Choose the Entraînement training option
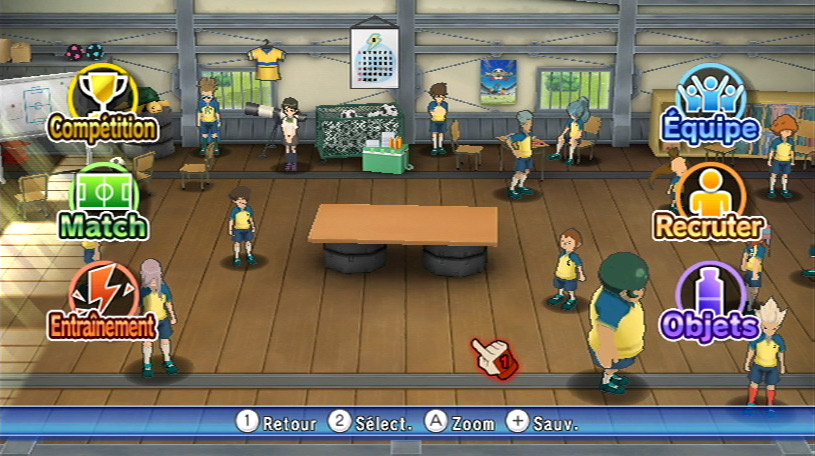Image resolution: width=815 pixels, height=456 pixels. pos(103,300)
